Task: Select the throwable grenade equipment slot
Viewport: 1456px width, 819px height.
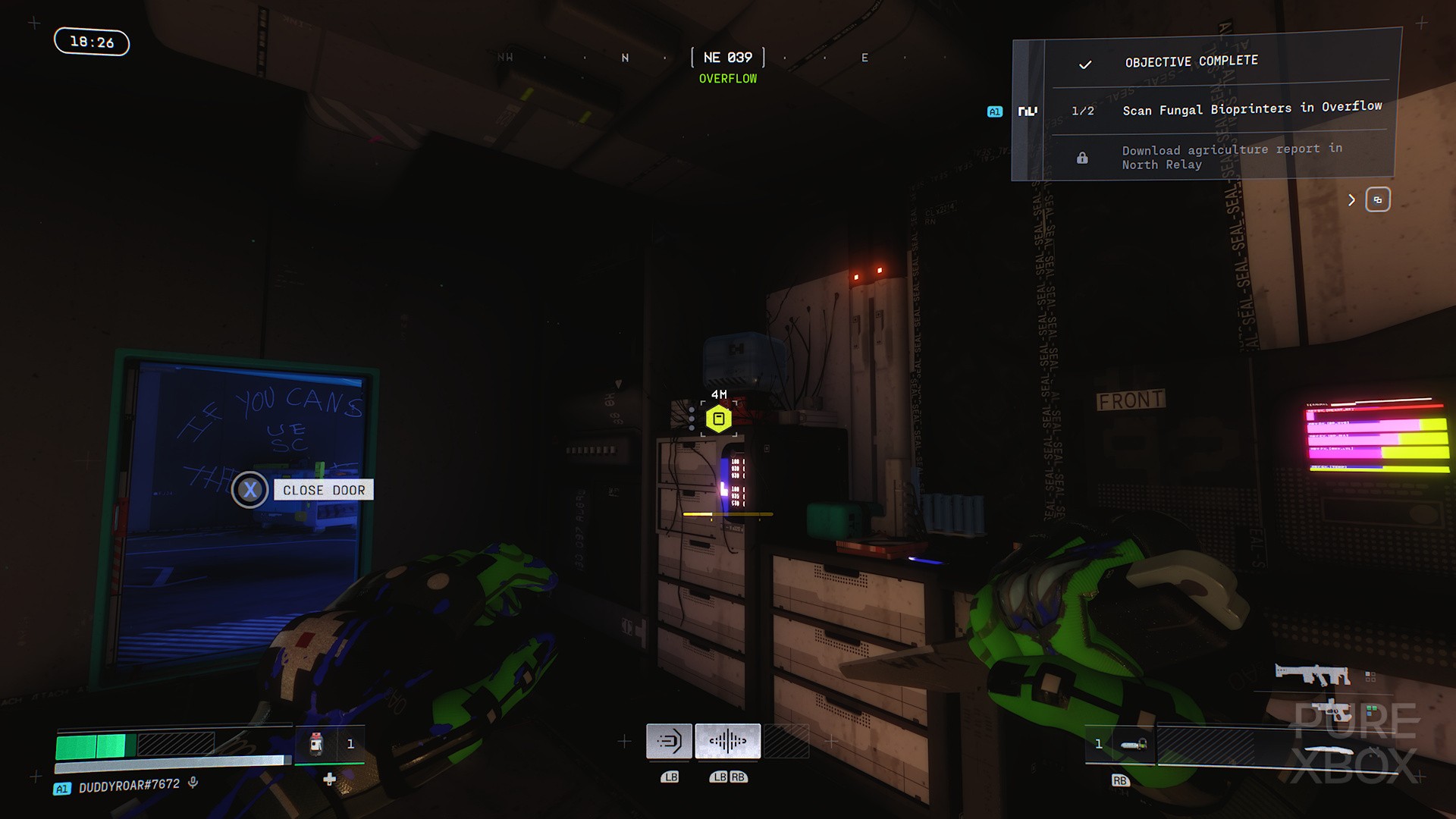Action: 1133,745
